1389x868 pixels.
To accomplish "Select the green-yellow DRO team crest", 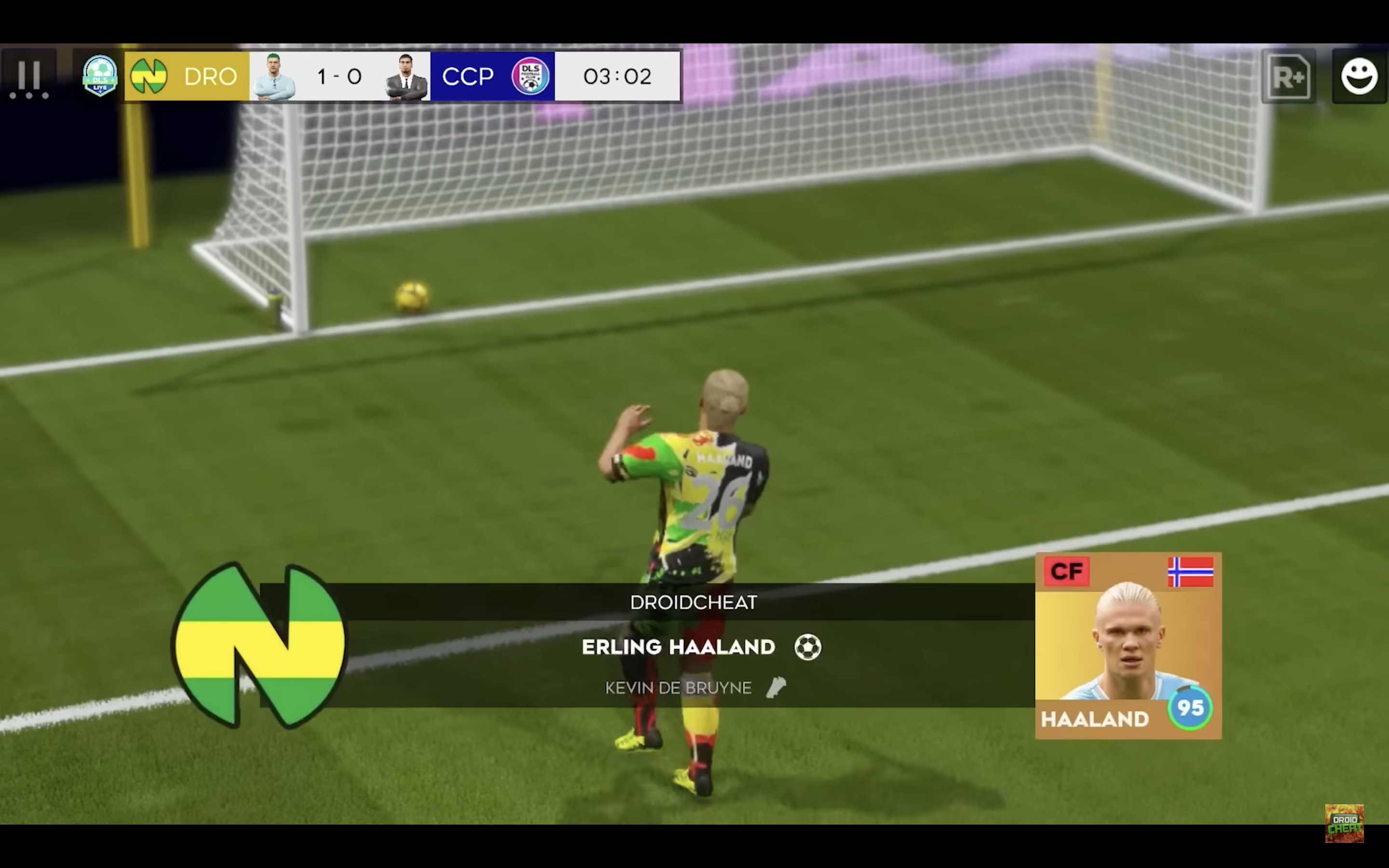I will (x=150, y=76).
